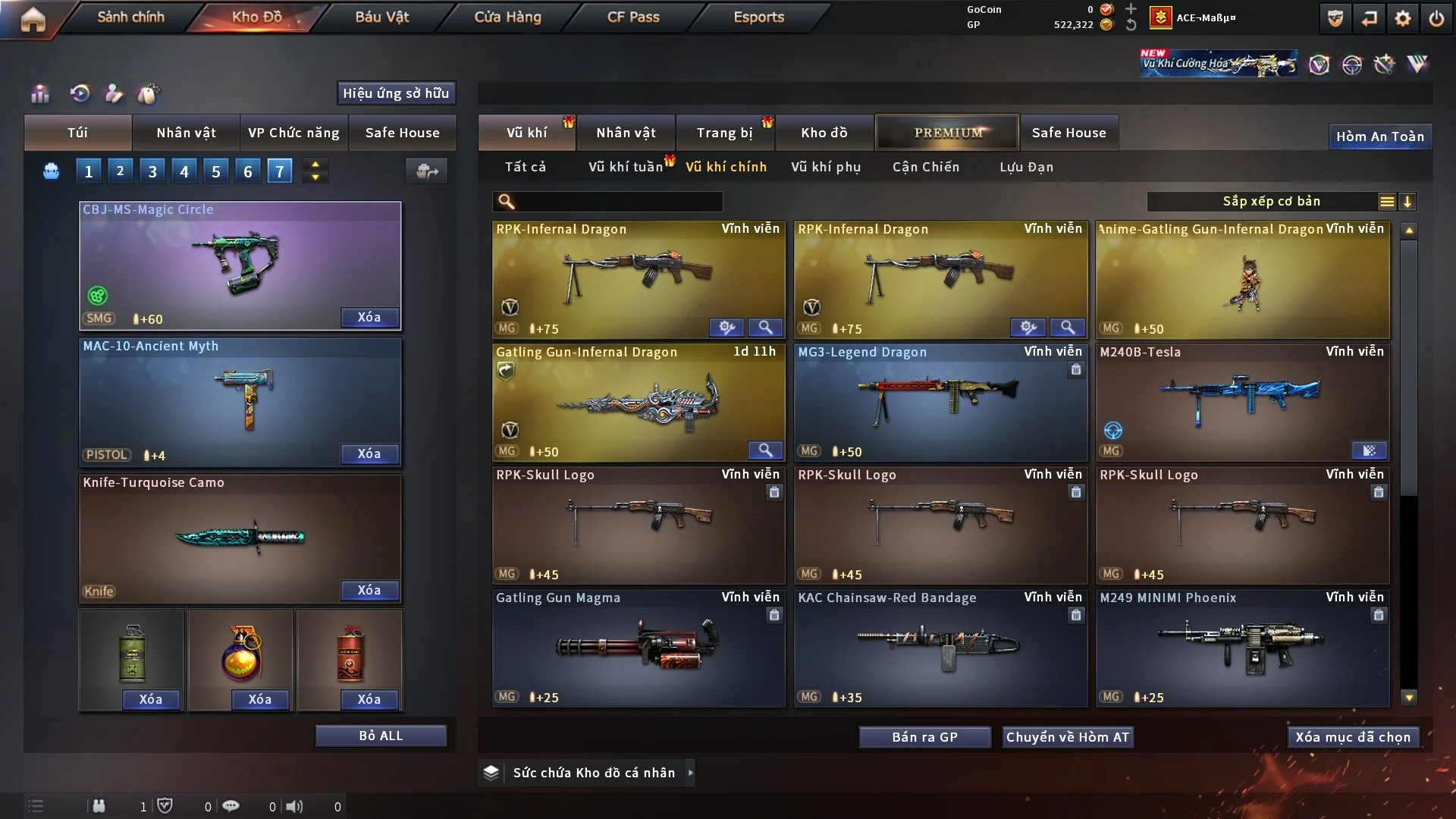The width and height of the screenshot is (1456, 819).
Task: Select the Knife-Turquoise Camo slot
Action: pos(240,537)
